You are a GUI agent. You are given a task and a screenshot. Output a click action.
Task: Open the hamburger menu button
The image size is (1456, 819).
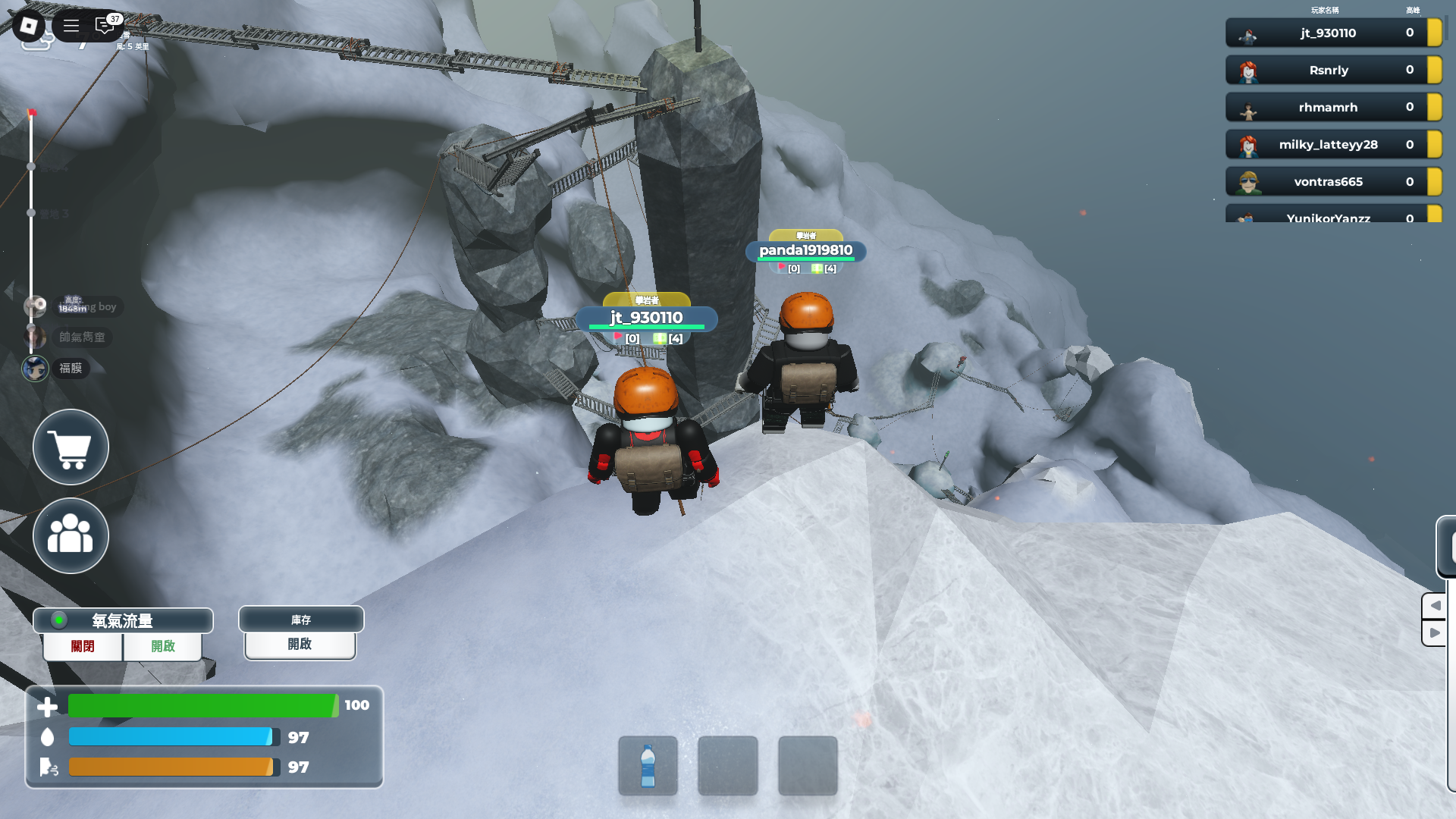[x=71, y=27]
